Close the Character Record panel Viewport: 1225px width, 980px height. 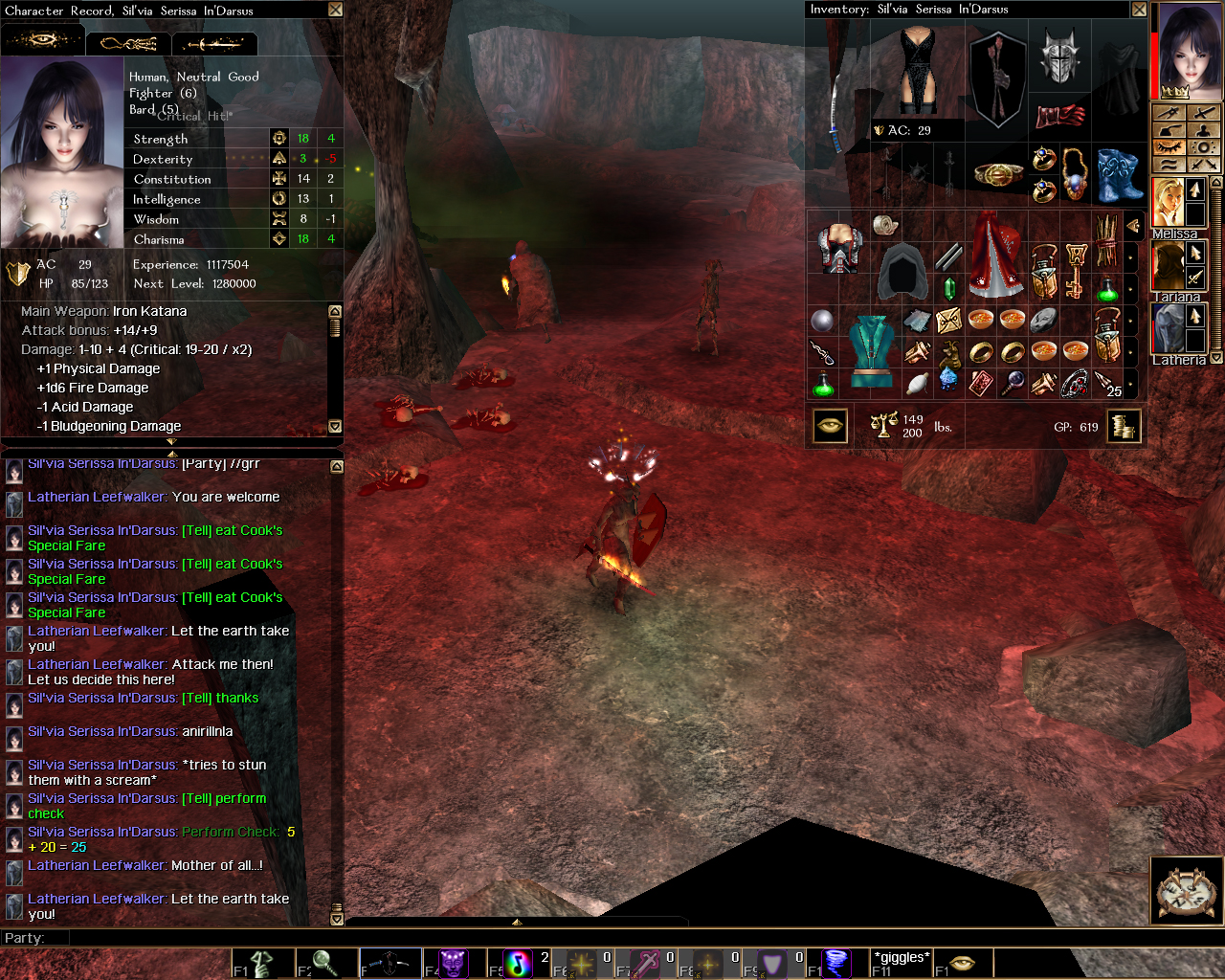pyautogui.click(x=335, y=10)
